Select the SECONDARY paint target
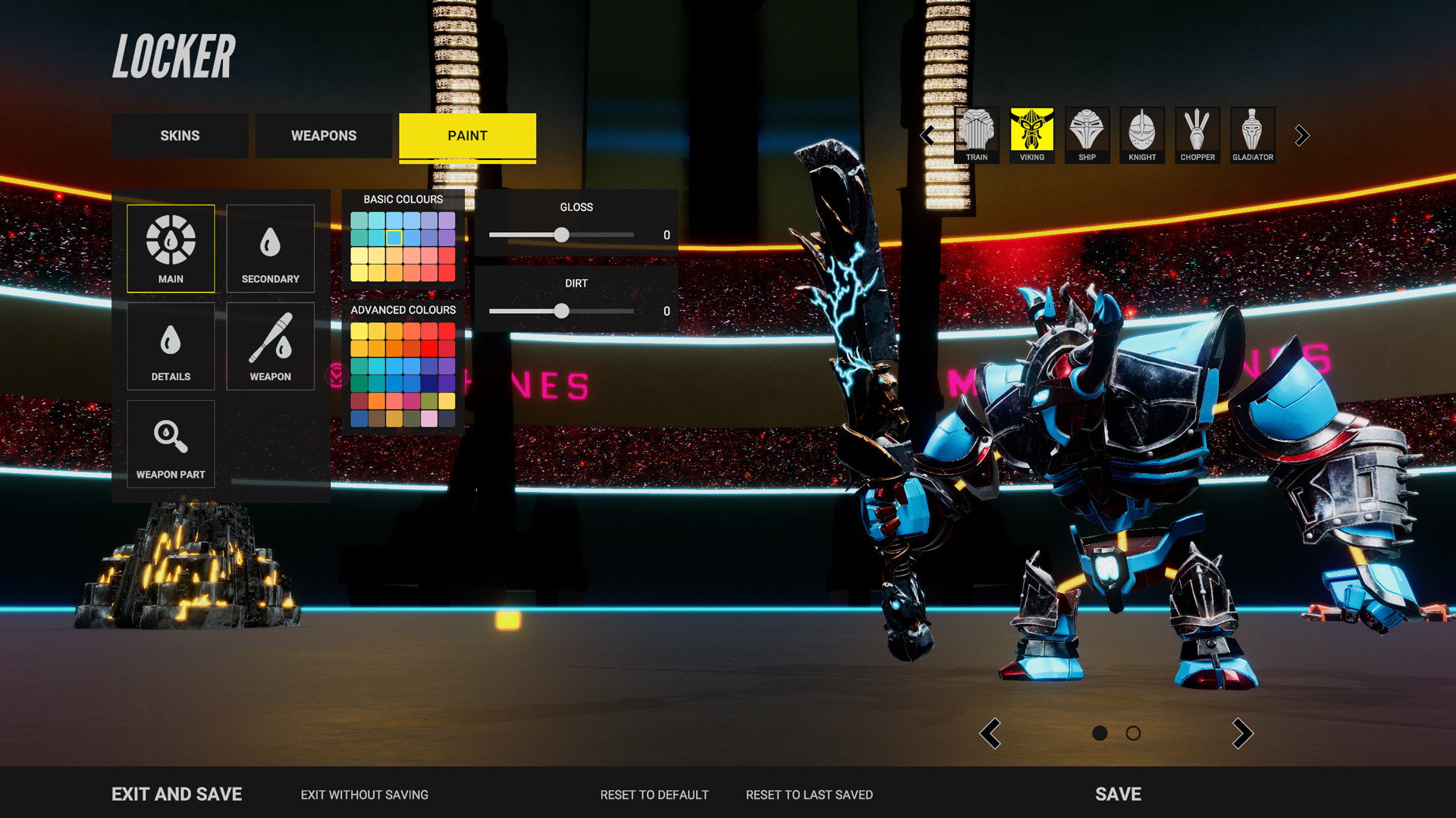 point(270,247)
